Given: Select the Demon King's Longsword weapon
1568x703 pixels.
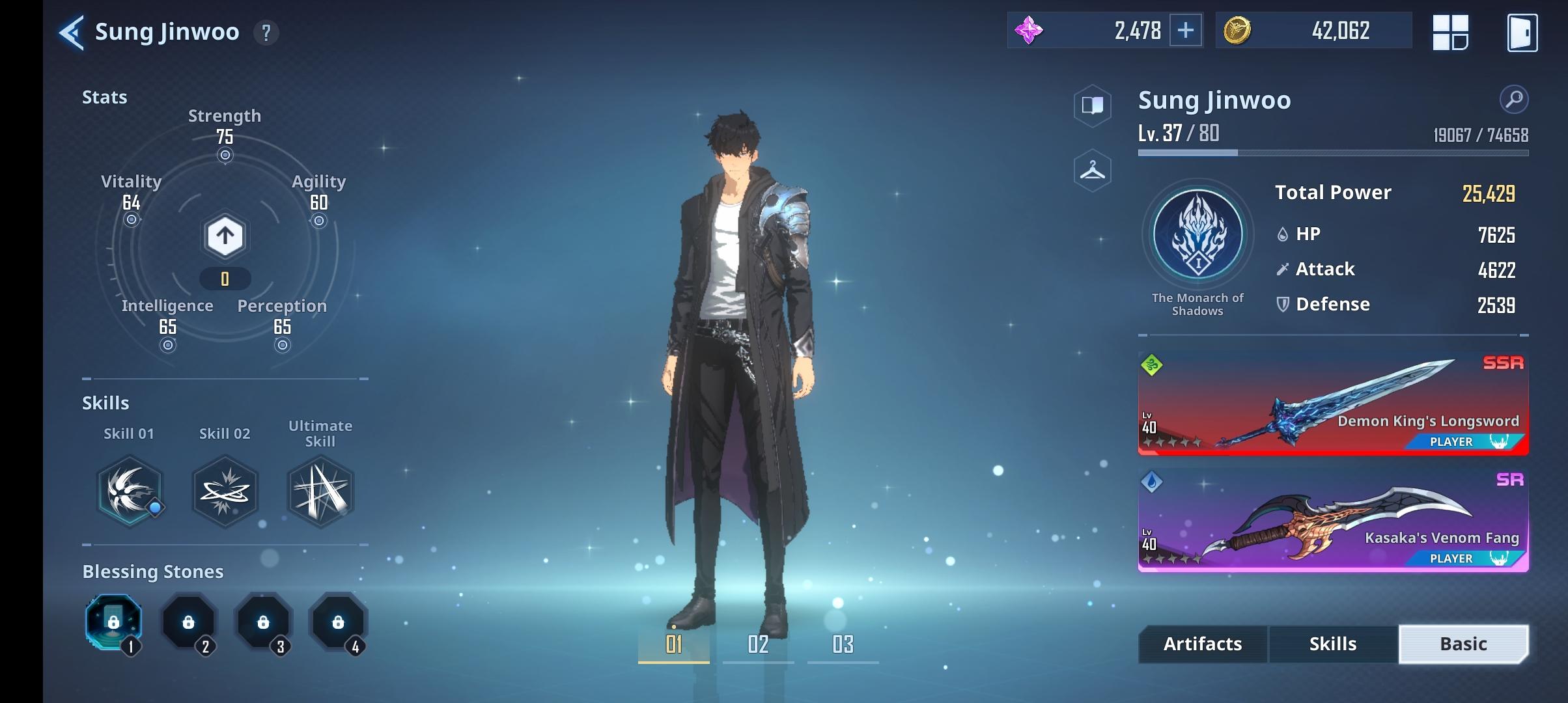Looking at the screenshot, I should 1332,404.
